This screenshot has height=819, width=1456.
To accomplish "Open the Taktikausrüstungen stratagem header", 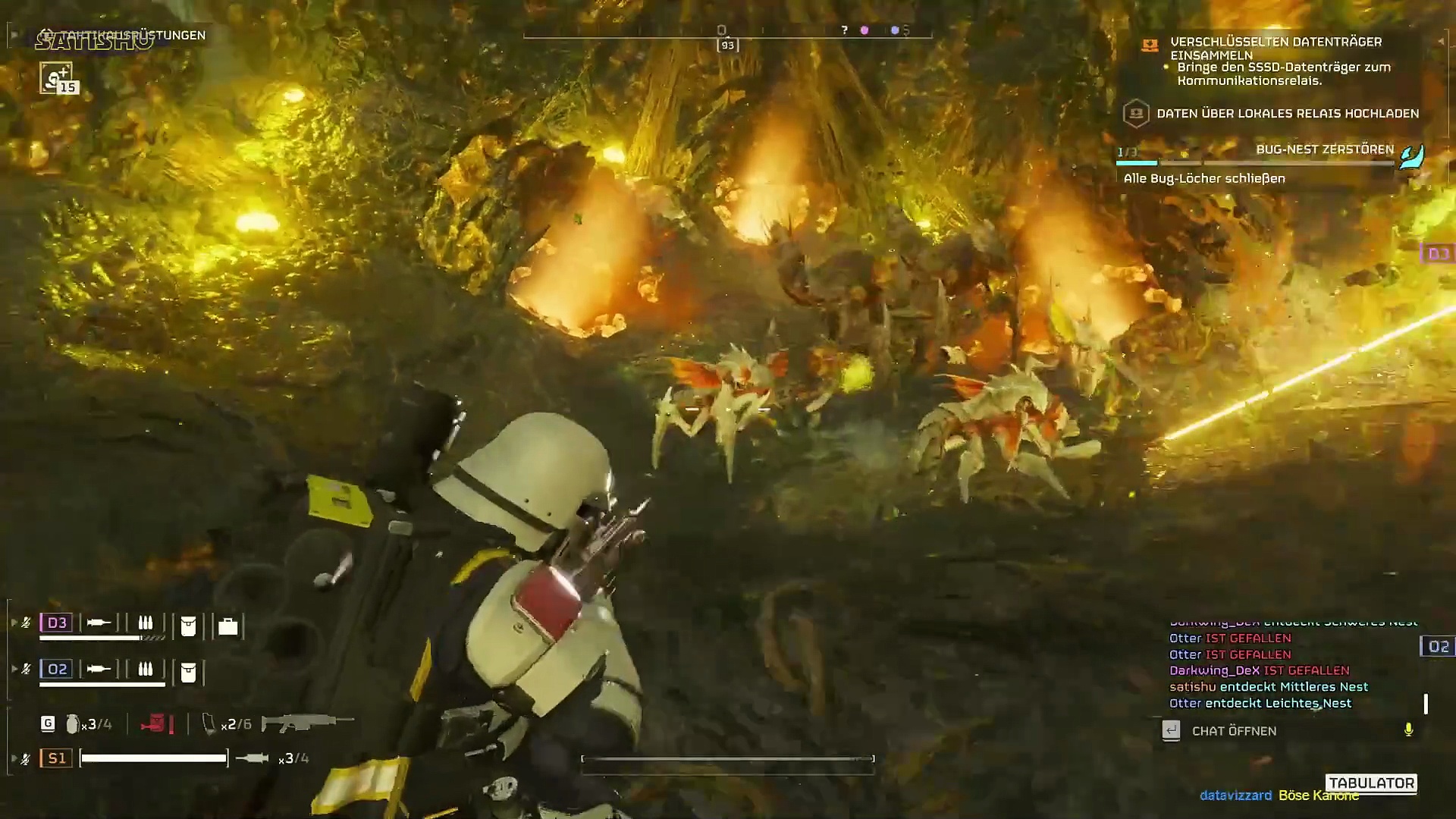I will [x=133, y=35].
